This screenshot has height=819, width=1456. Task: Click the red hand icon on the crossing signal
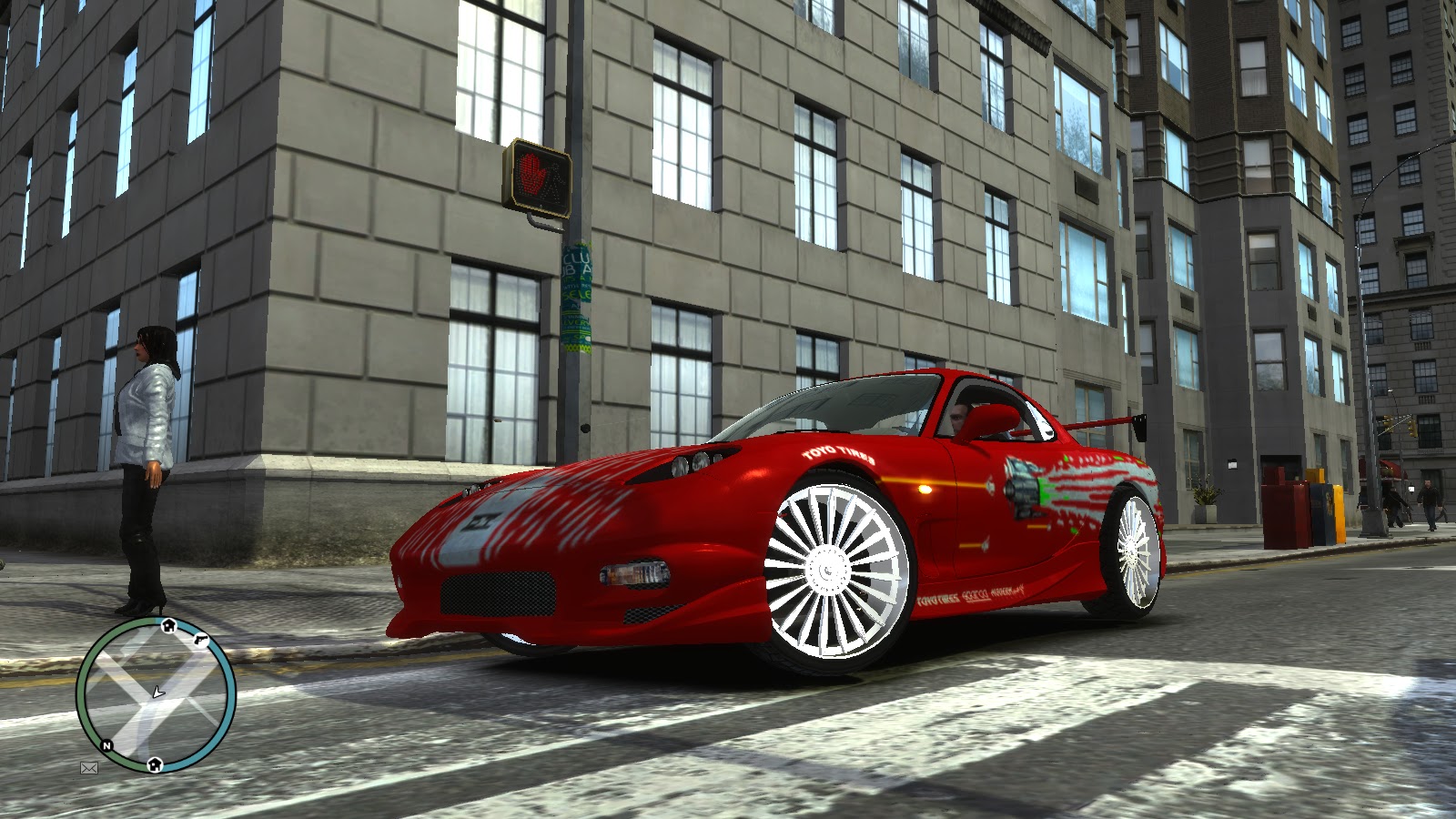[532, 174]
